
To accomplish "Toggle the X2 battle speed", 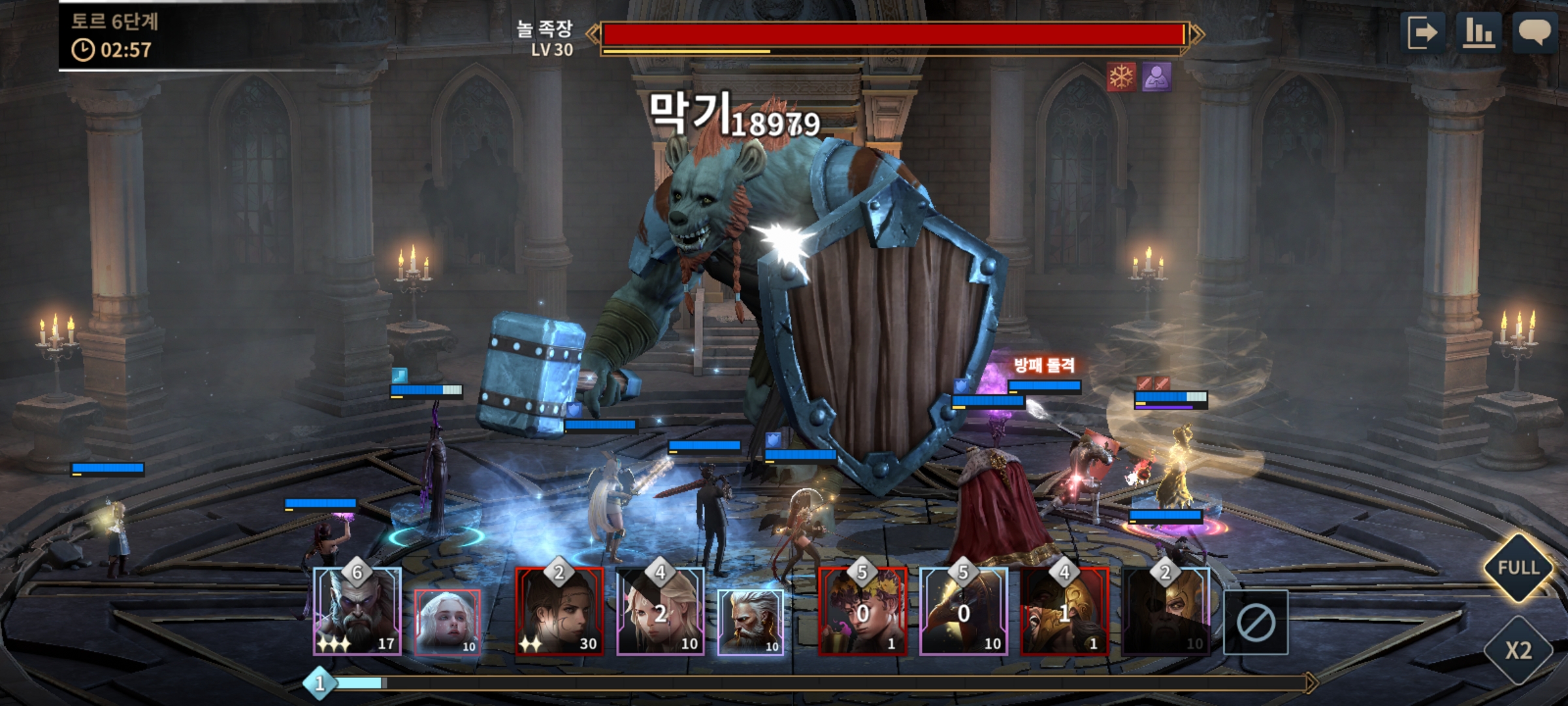I will pyautogui.click(x=1518, y=650).
